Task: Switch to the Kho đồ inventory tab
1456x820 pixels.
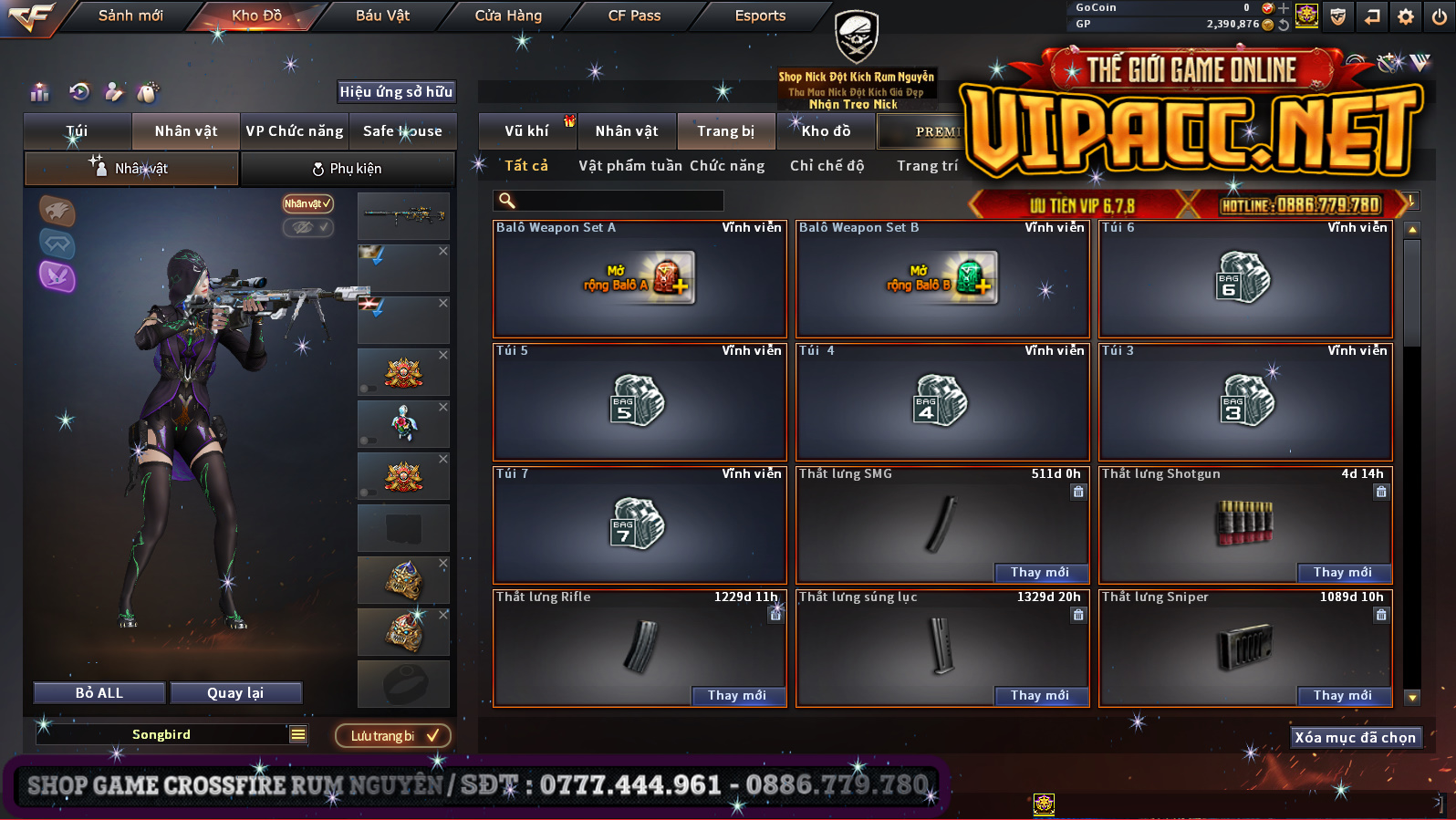Action: pyautogui.click(x=826, y=131)
